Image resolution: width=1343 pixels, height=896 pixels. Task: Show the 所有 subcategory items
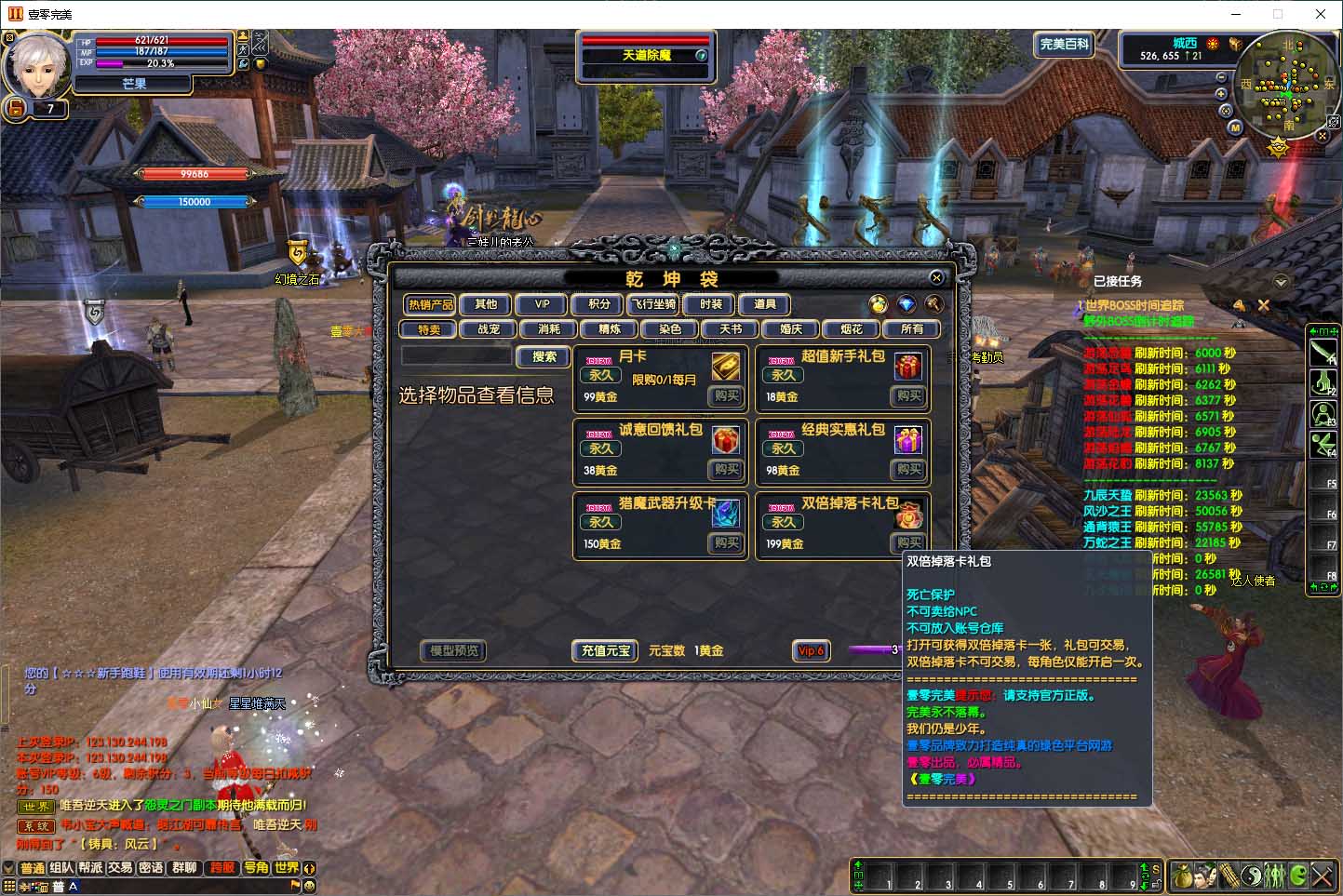pos(912,329)
